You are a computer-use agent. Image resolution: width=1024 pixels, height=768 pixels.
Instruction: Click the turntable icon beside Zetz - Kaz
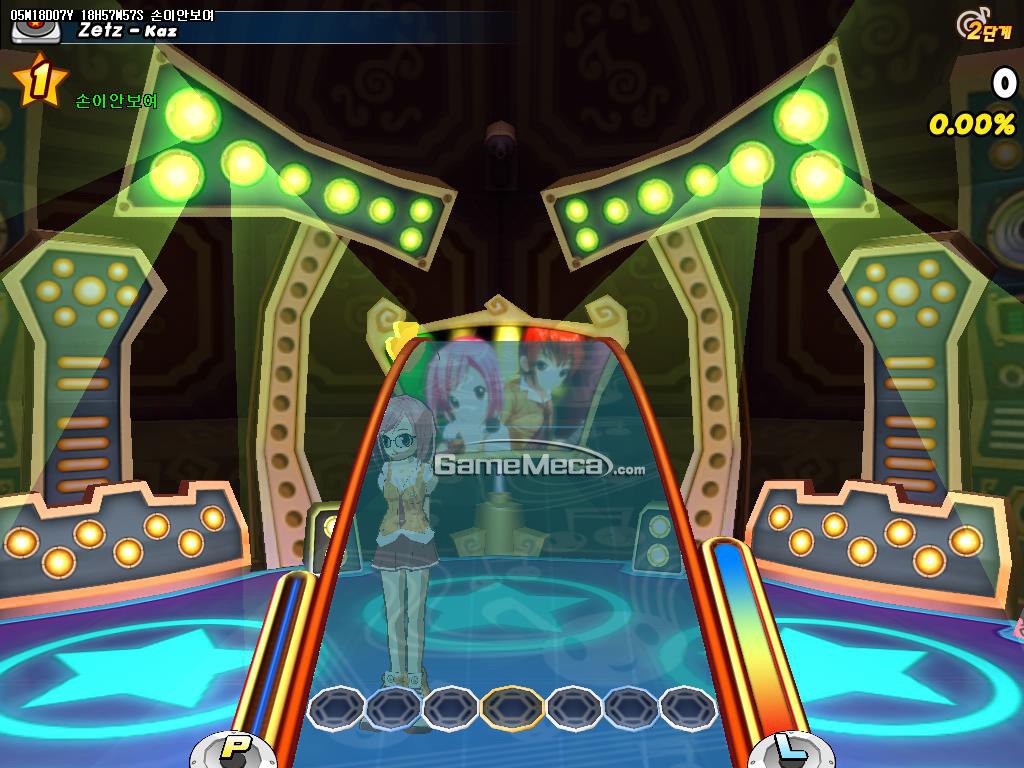click(x=35, y=29)
